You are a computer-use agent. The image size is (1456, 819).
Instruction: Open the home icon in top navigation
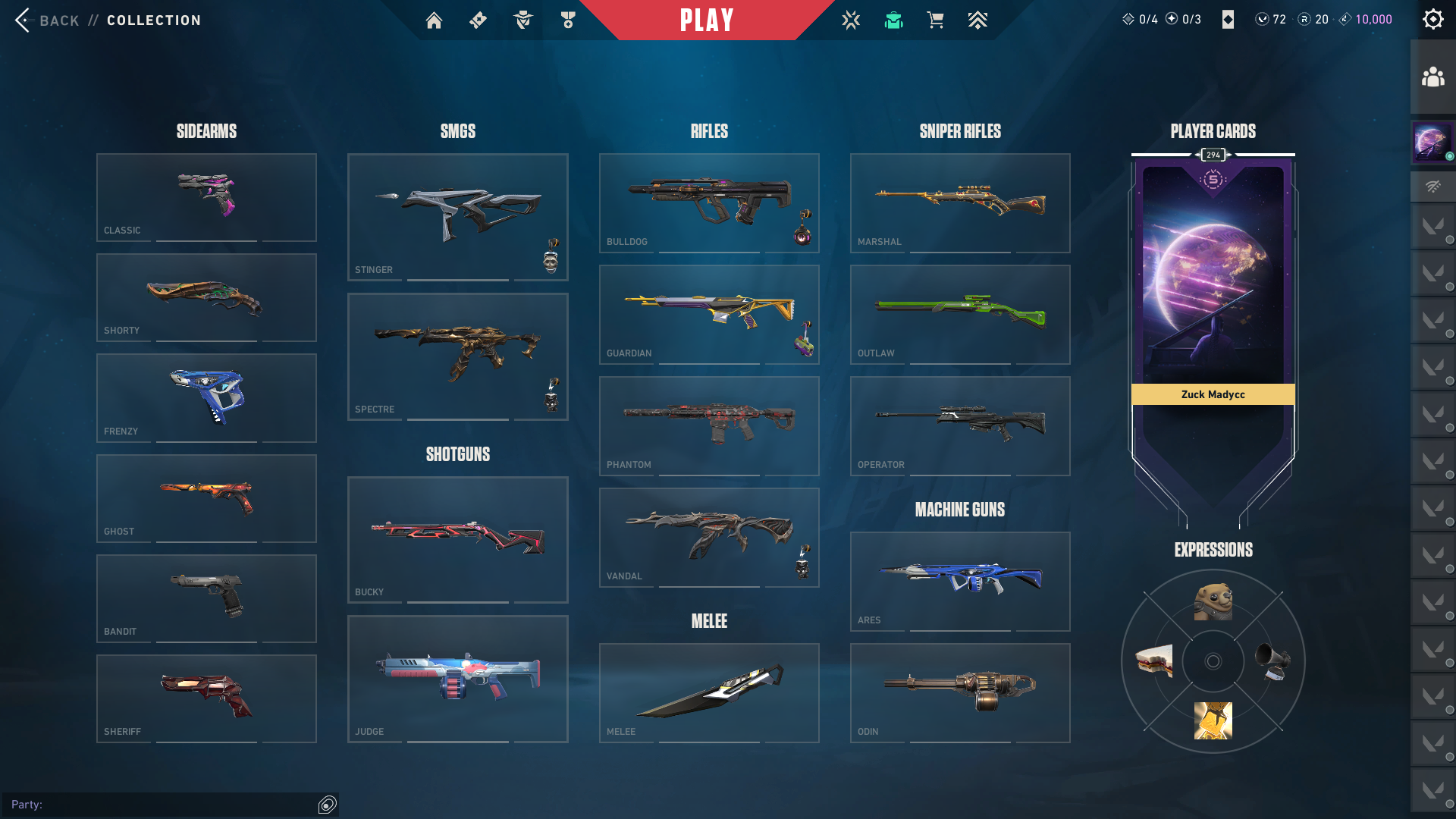pyautogui.click(x=434, y=20)
